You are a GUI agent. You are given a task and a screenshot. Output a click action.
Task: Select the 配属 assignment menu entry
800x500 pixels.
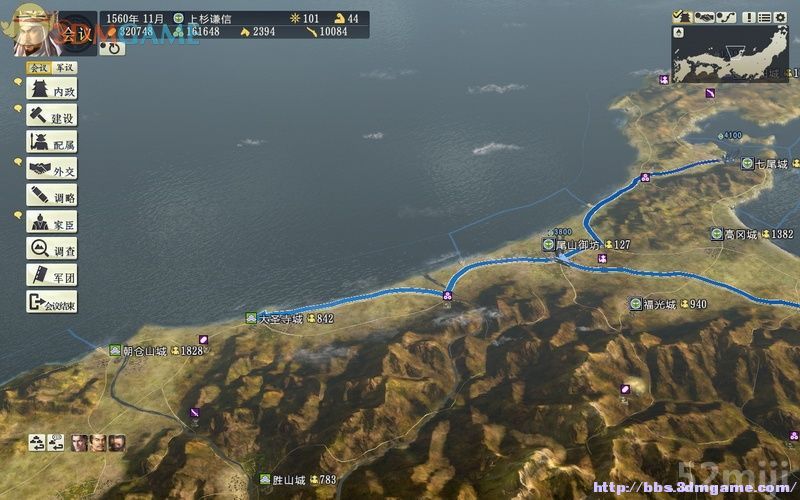coord(51,144)
